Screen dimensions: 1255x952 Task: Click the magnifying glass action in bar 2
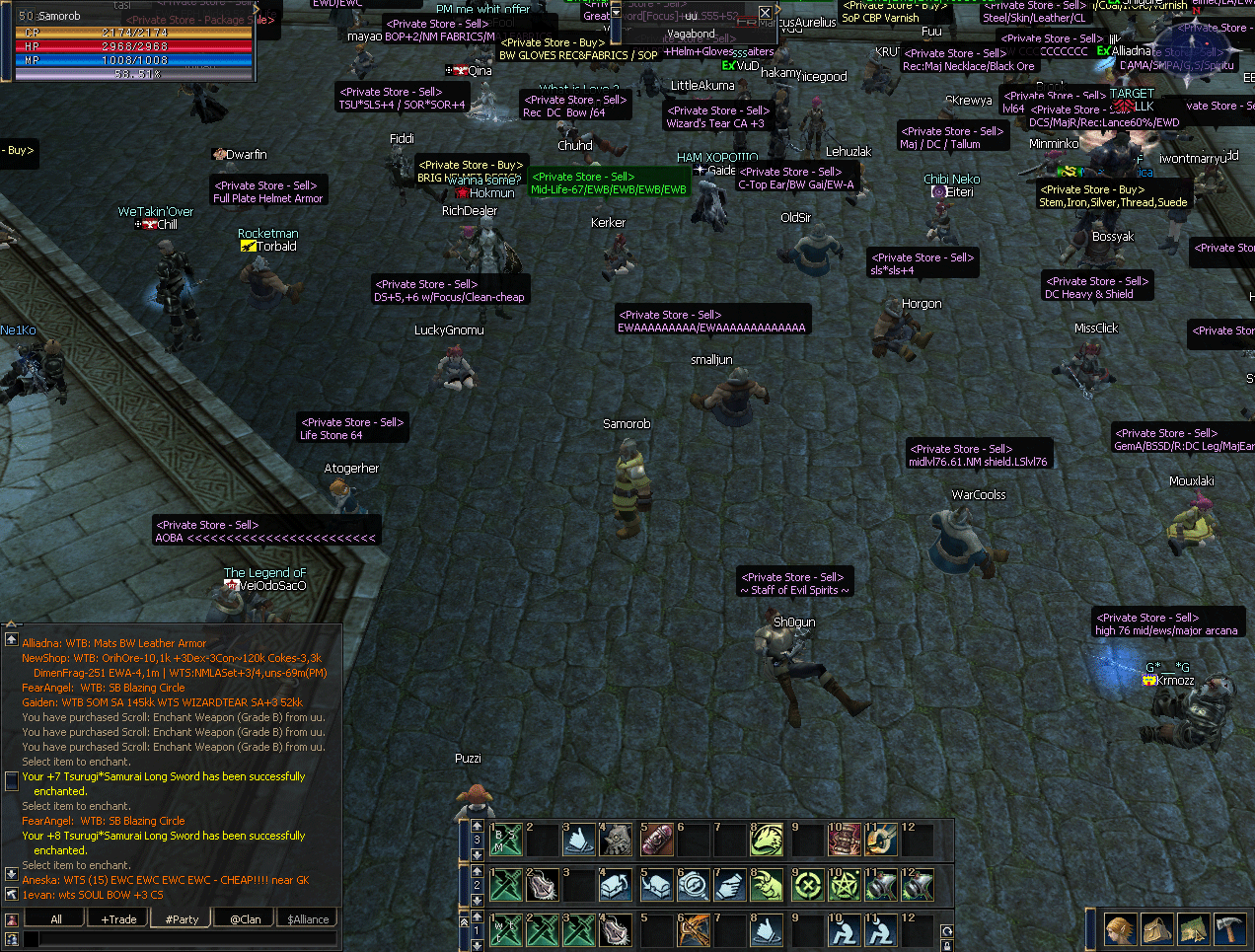tap(694, 885)
